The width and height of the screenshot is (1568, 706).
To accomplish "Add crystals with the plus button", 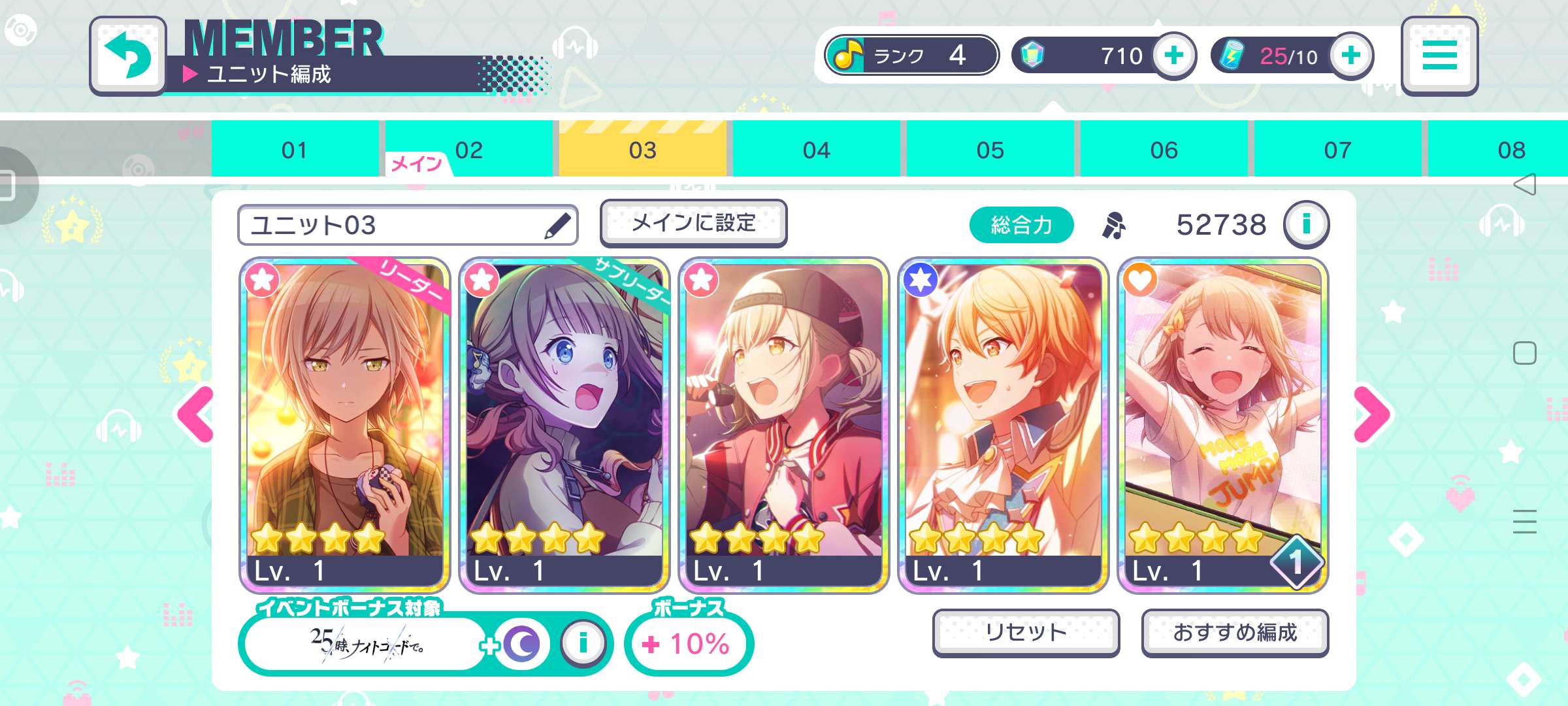I will [1173, 56].
